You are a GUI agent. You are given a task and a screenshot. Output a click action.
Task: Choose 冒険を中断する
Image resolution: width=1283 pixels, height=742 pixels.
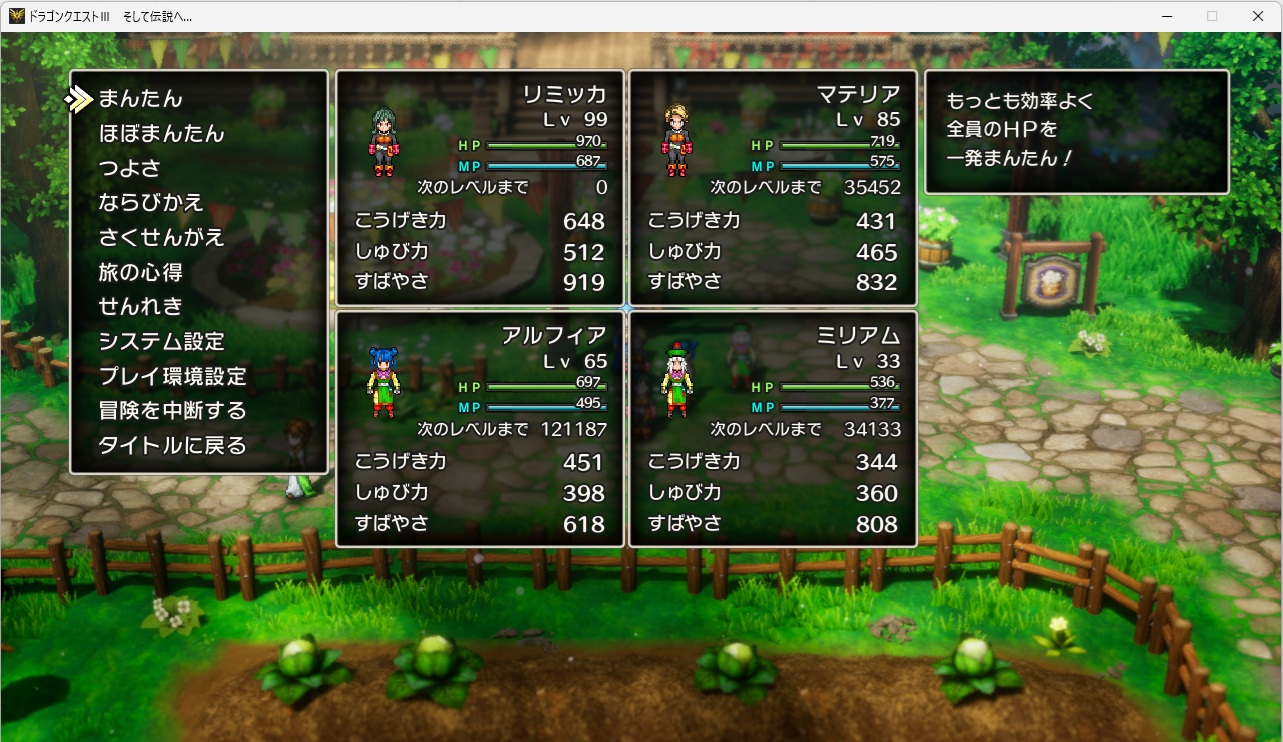(172, 411)
